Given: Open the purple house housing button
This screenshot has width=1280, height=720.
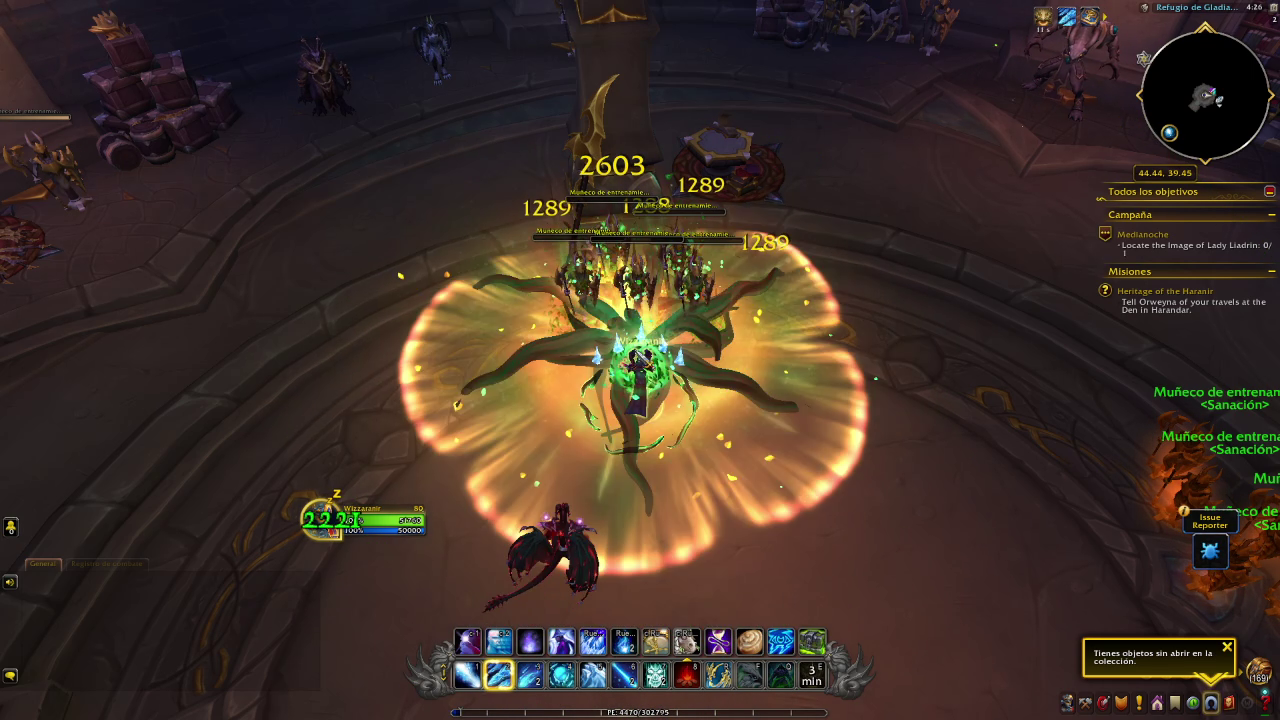Looking at the screenshot, I should coord(1157,704).
